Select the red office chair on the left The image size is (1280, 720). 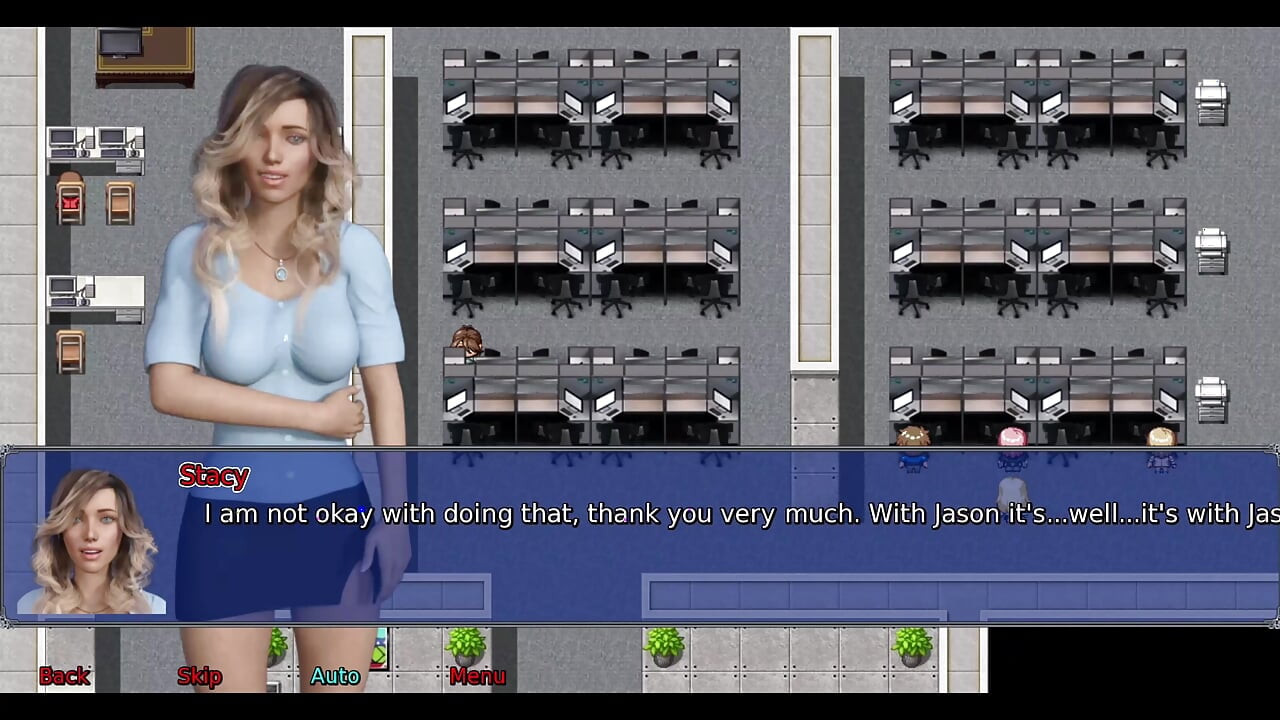click(68, 200)
